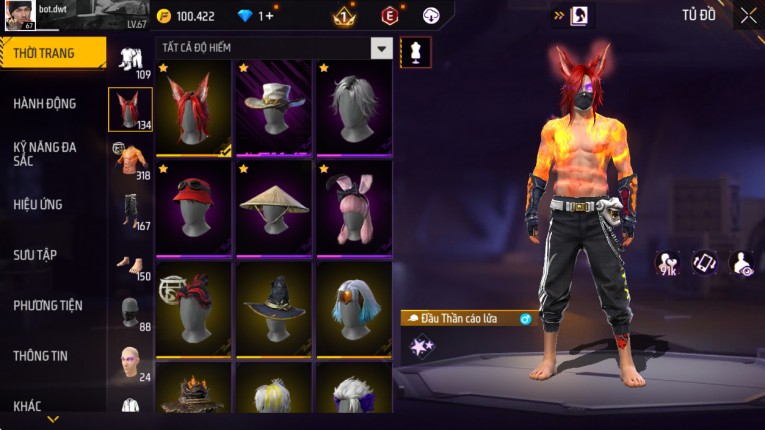Open the shirts subcategory with 318 items
This screenshot has height=430, width=765.
(130, 160)
